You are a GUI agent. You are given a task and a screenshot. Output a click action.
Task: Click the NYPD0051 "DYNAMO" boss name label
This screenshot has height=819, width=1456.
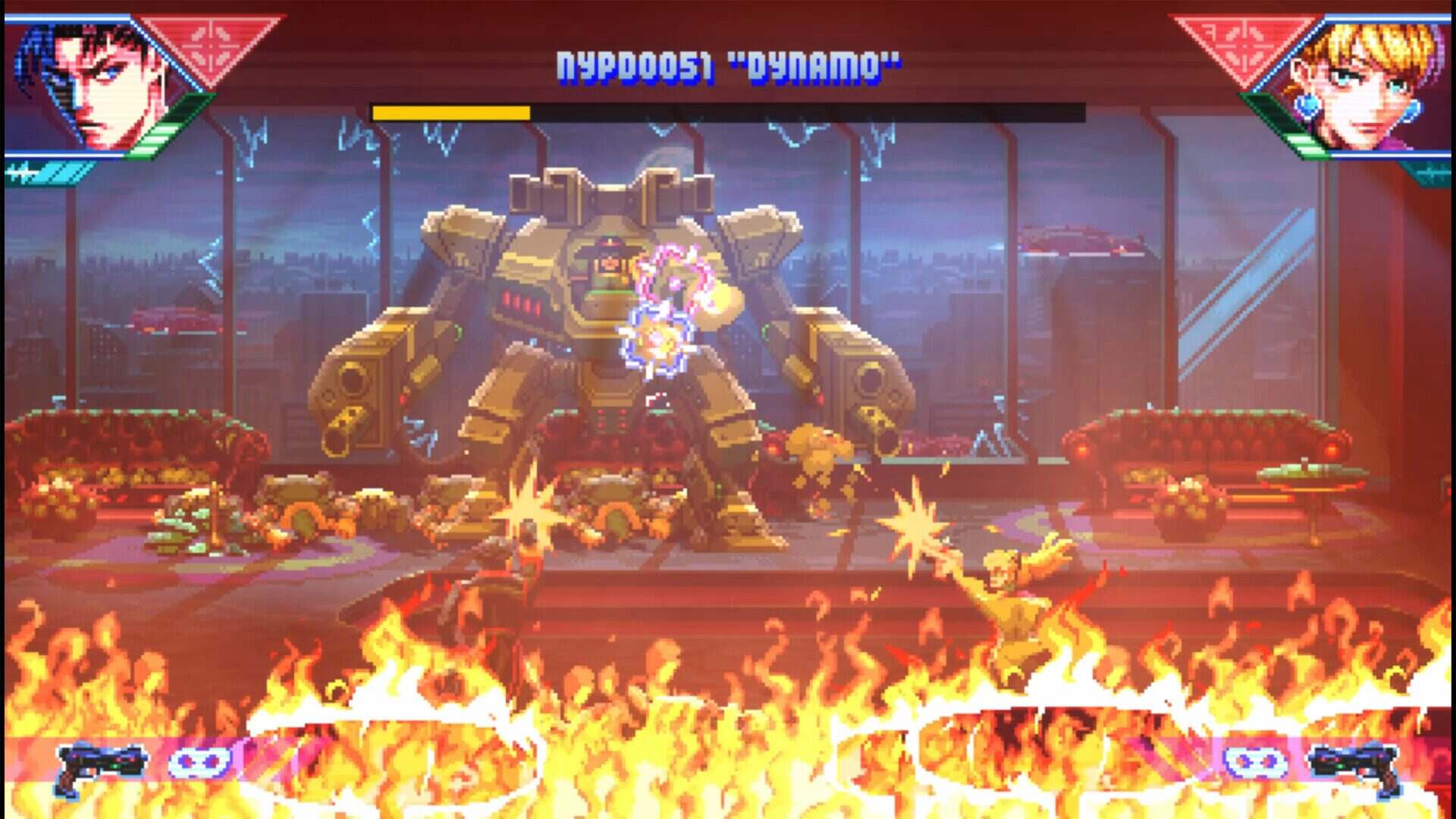click(x=726, y=64)
